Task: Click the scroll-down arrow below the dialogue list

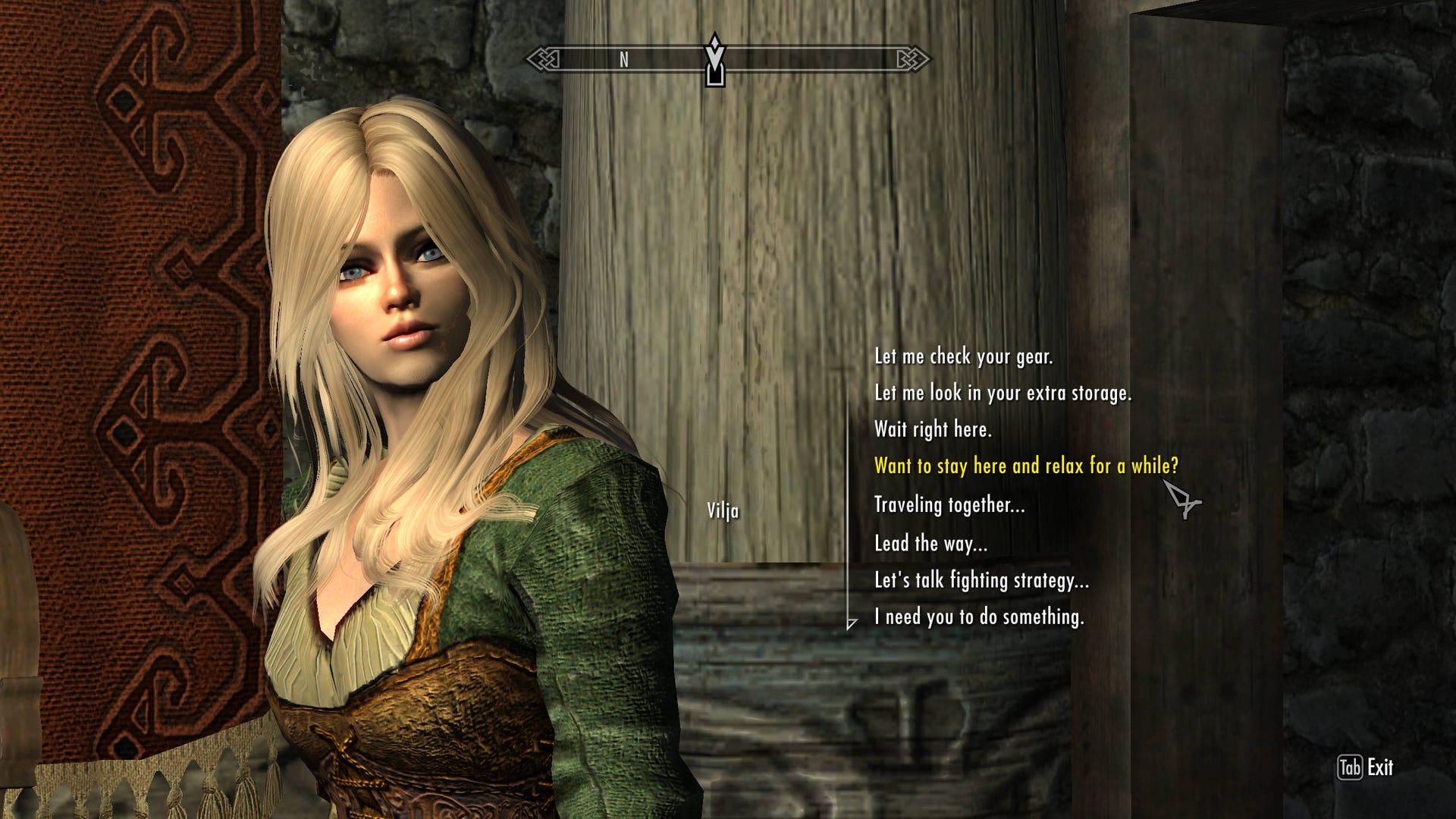Action: pos(852,623)
